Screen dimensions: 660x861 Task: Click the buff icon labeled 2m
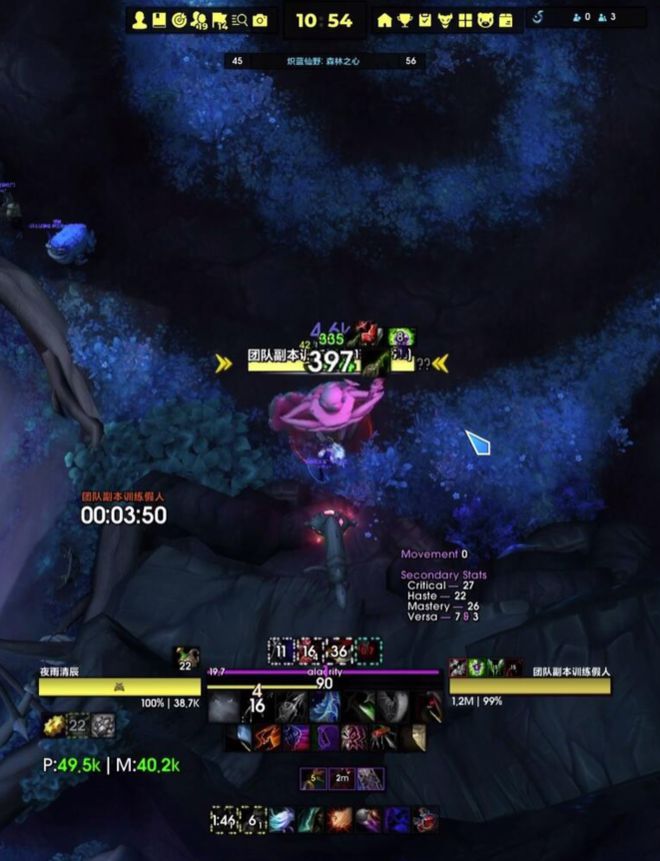(x=342, y=778)
